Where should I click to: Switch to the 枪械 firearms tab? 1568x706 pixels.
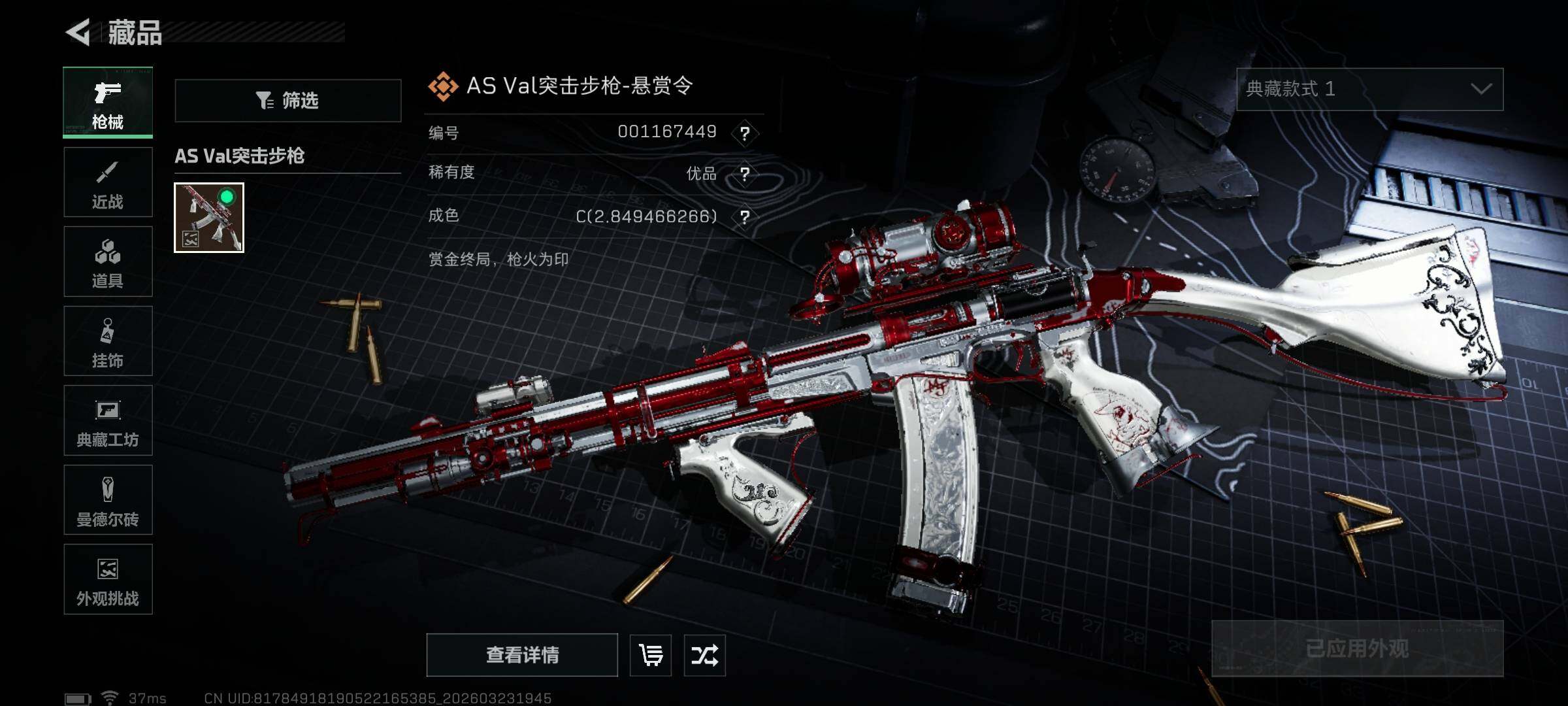coord(108,102)
